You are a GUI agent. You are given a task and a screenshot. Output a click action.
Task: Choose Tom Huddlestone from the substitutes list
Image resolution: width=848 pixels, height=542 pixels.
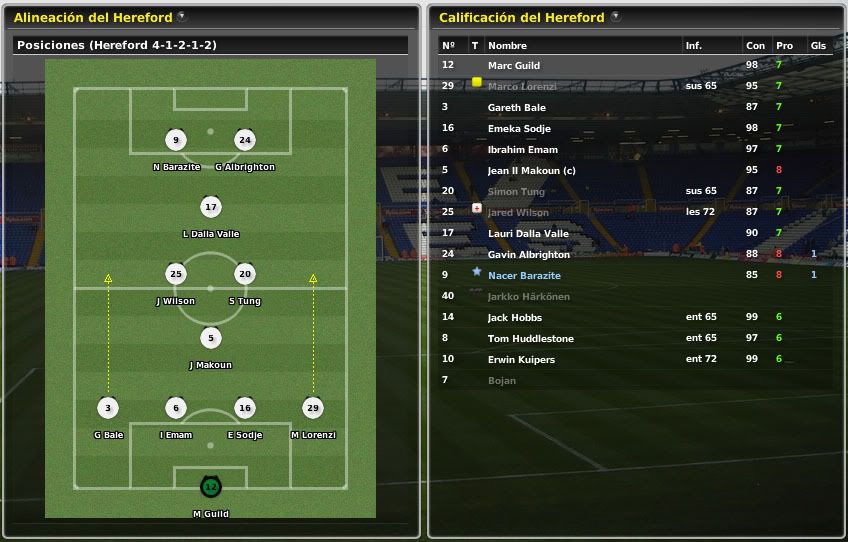click(x=530, y=338)
